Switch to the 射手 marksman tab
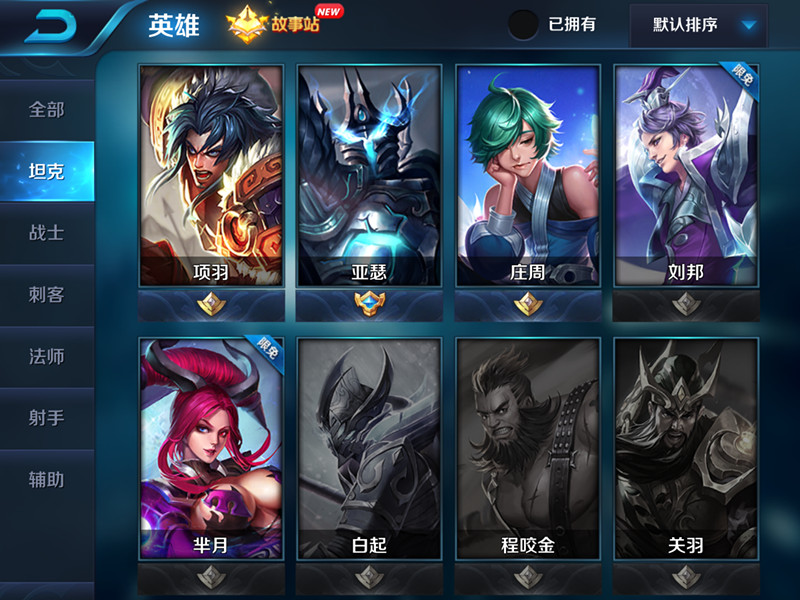The height and width of the screenshot is (600, 800). point(47,418)
